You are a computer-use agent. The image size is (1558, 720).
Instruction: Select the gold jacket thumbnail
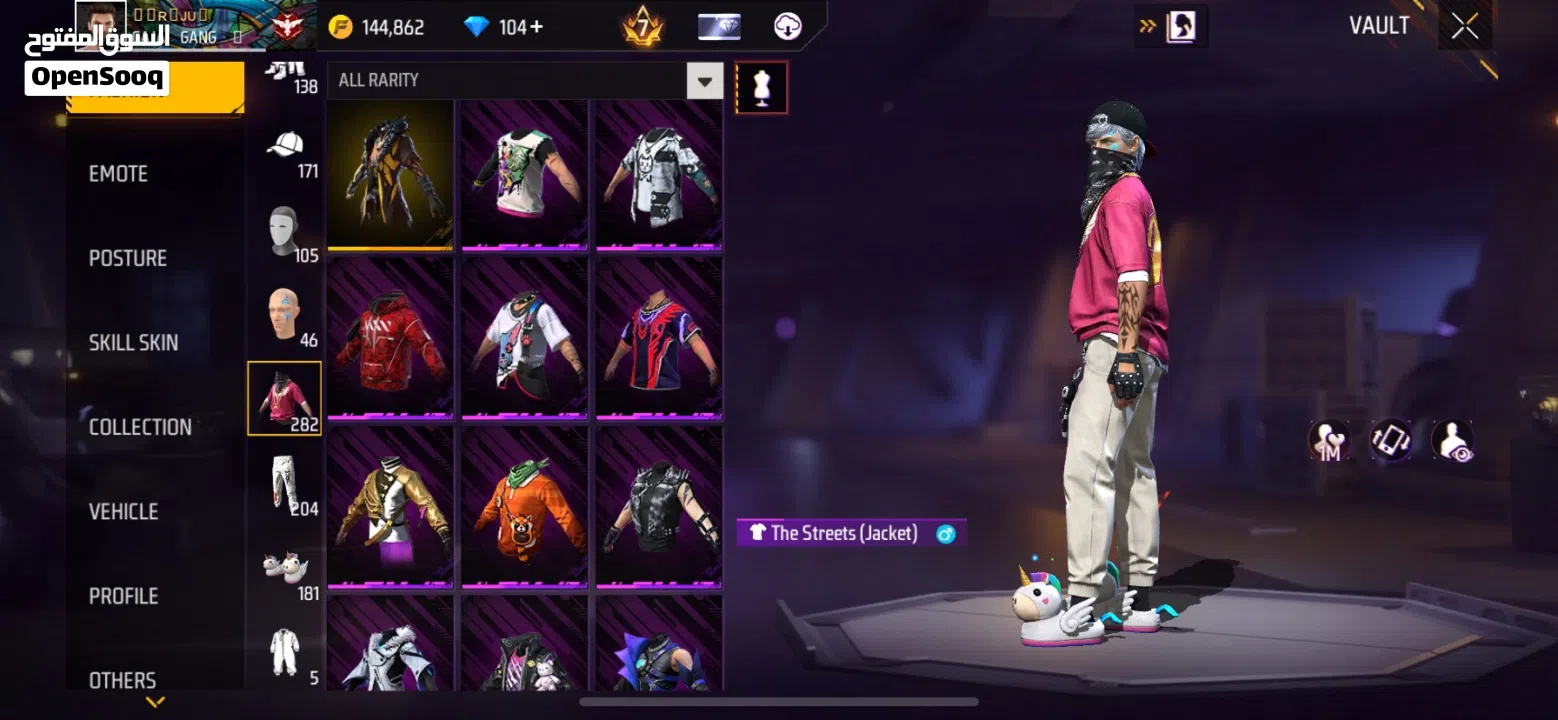coord(391,507)
